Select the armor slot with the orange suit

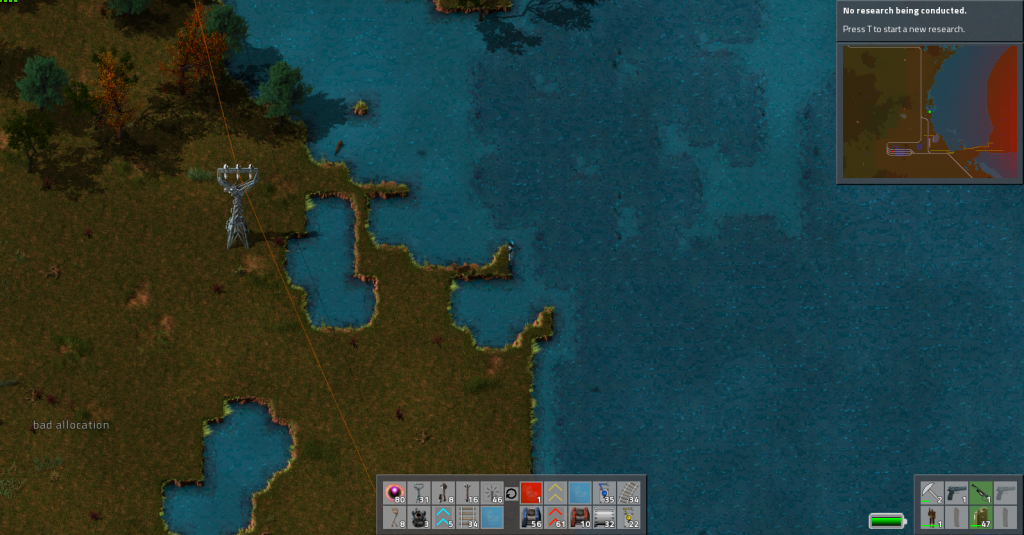coord(932,517)
